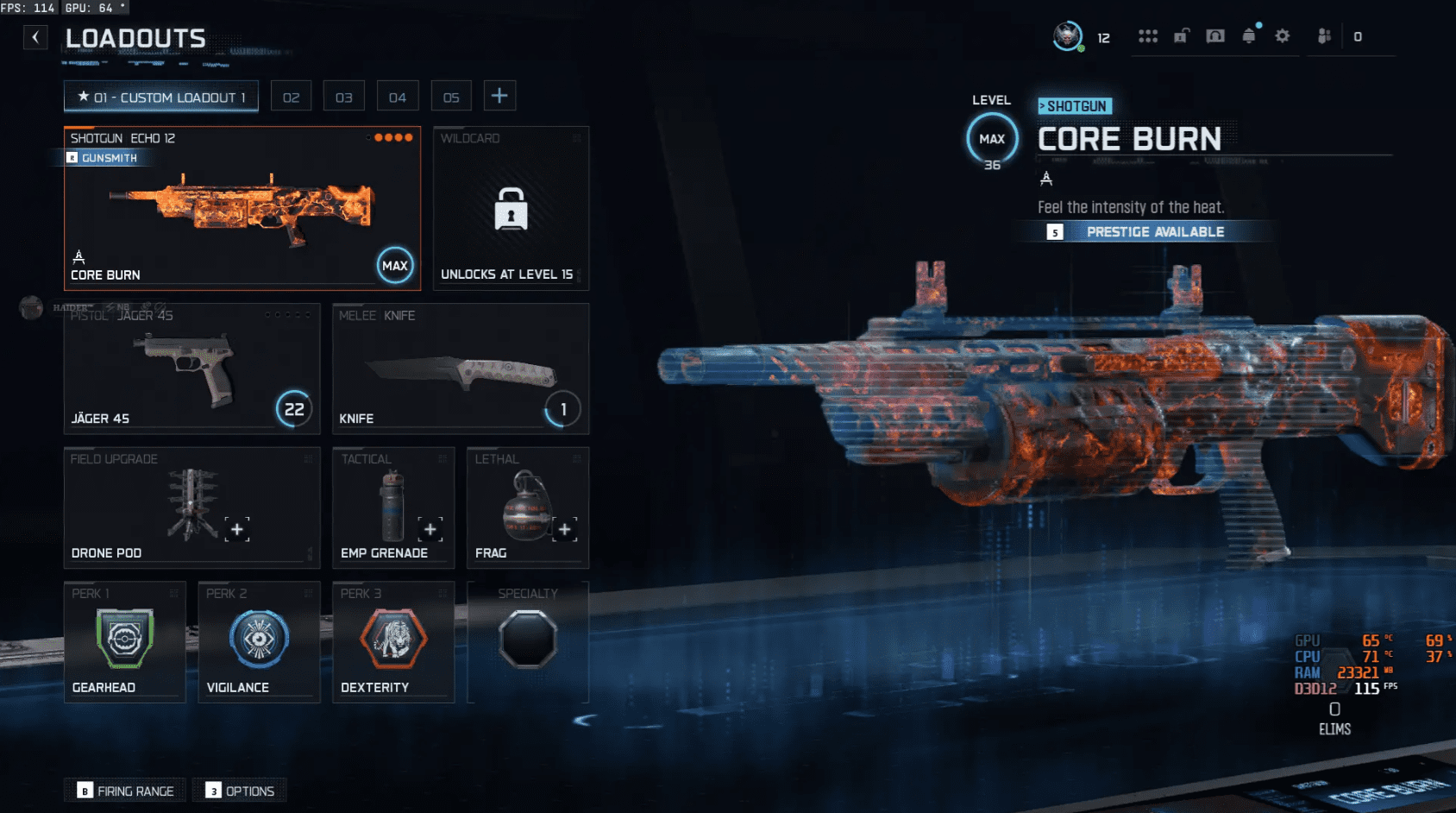Show notifications with the bell icon
The height and width of the screenshot is (813, 1456).
(x=1248, y=36)
